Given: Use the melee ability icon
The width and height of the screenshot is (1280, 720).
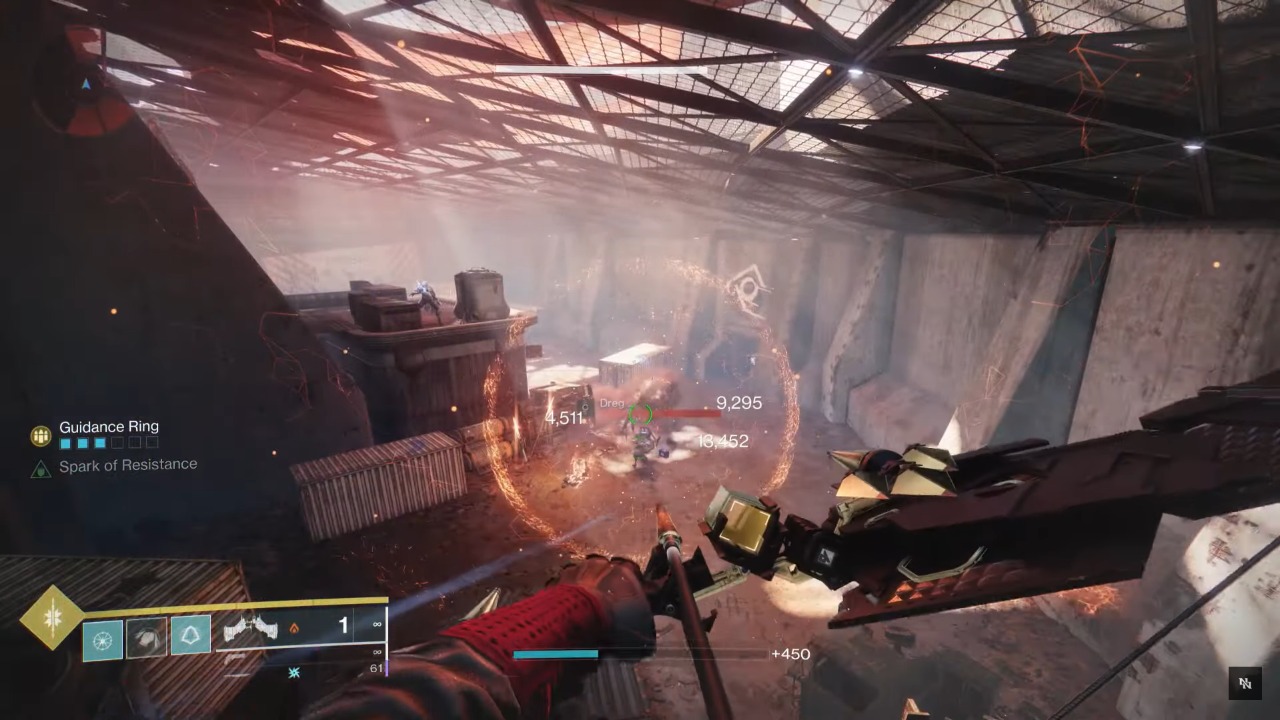Looking at the screenshot, I should click(145, 637).
